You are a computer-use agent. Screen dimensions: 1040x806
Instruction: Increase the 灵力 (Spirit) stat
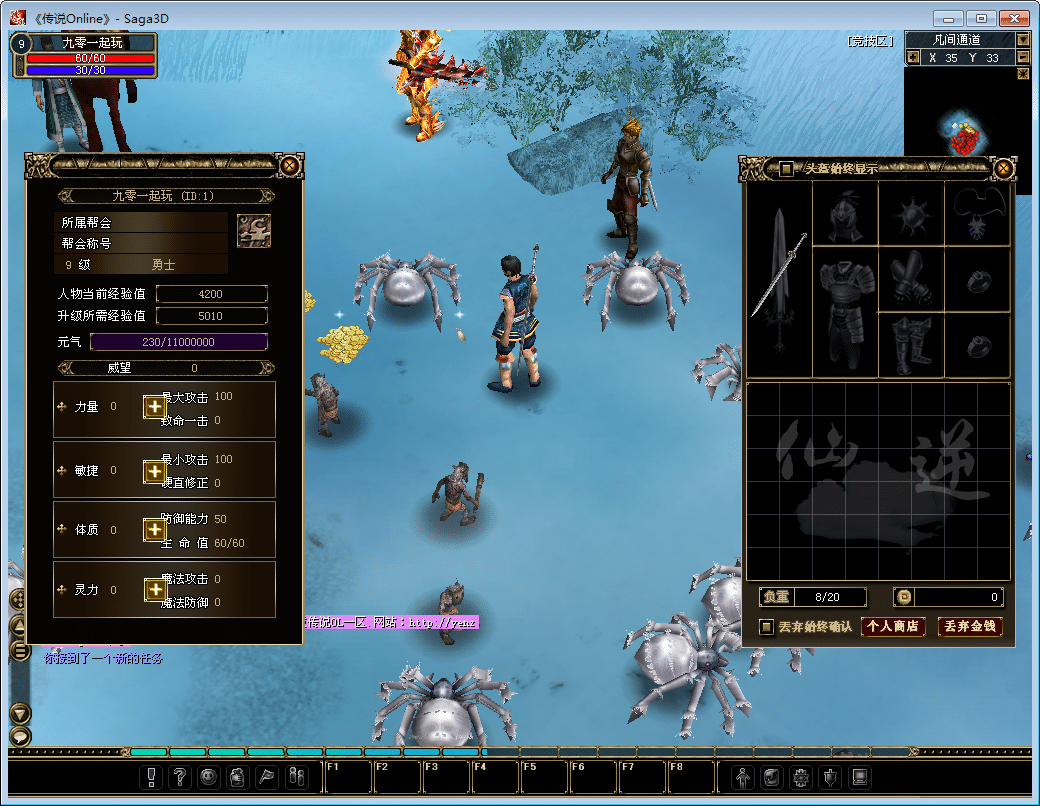[x=154, y=590]
